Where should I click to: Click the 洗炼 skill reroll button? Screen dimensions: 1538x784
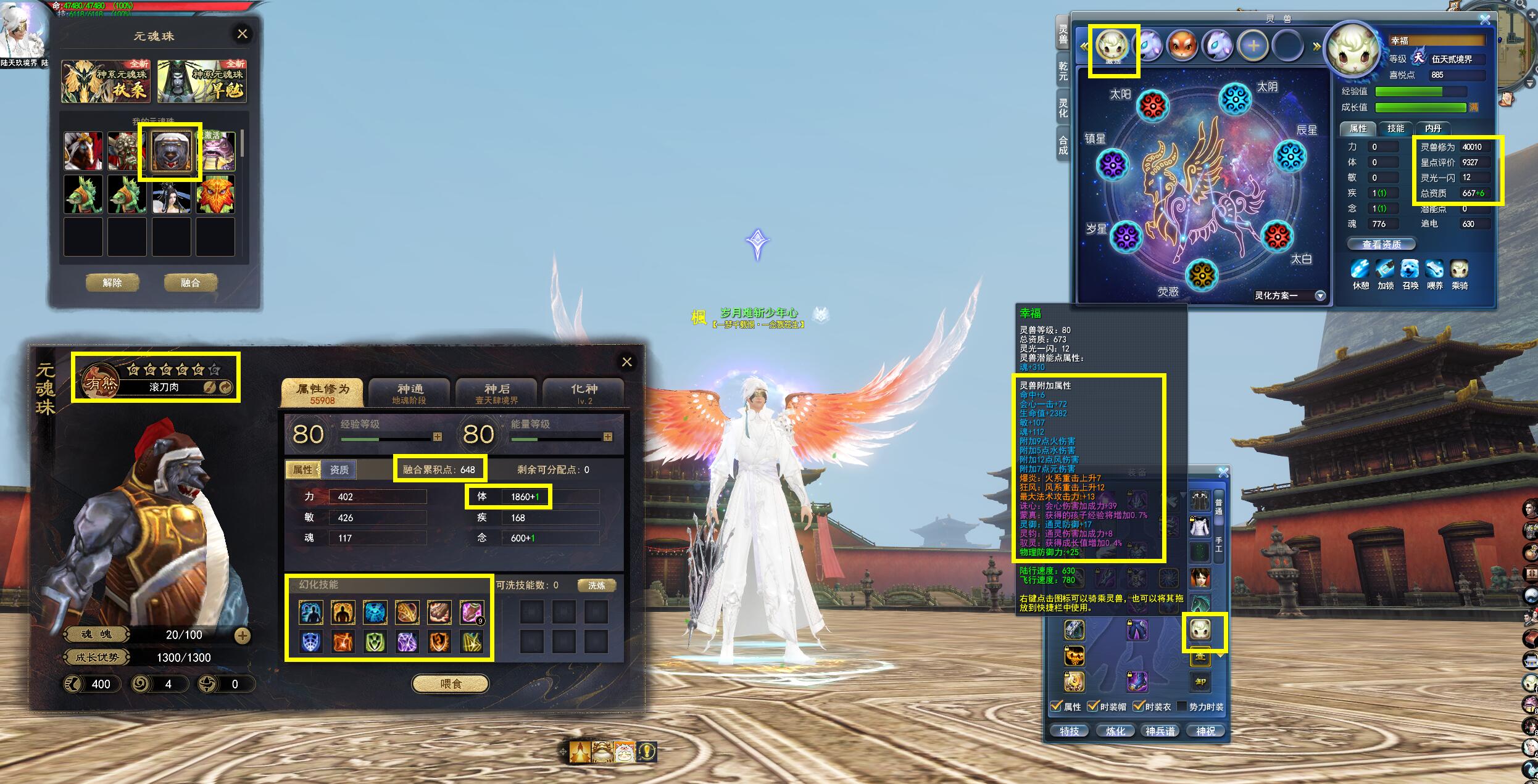click(x=596, y=585)
